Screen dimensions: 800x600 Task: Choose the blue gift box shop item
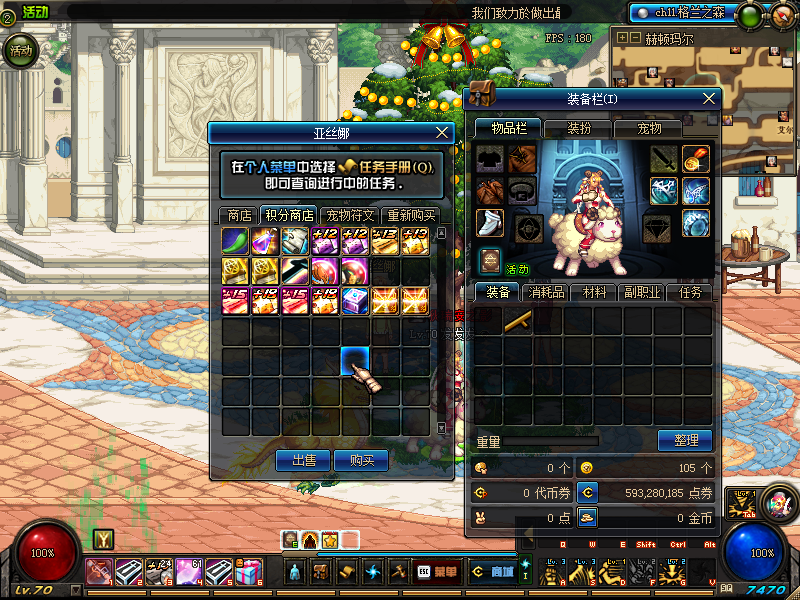click(356, 301)
